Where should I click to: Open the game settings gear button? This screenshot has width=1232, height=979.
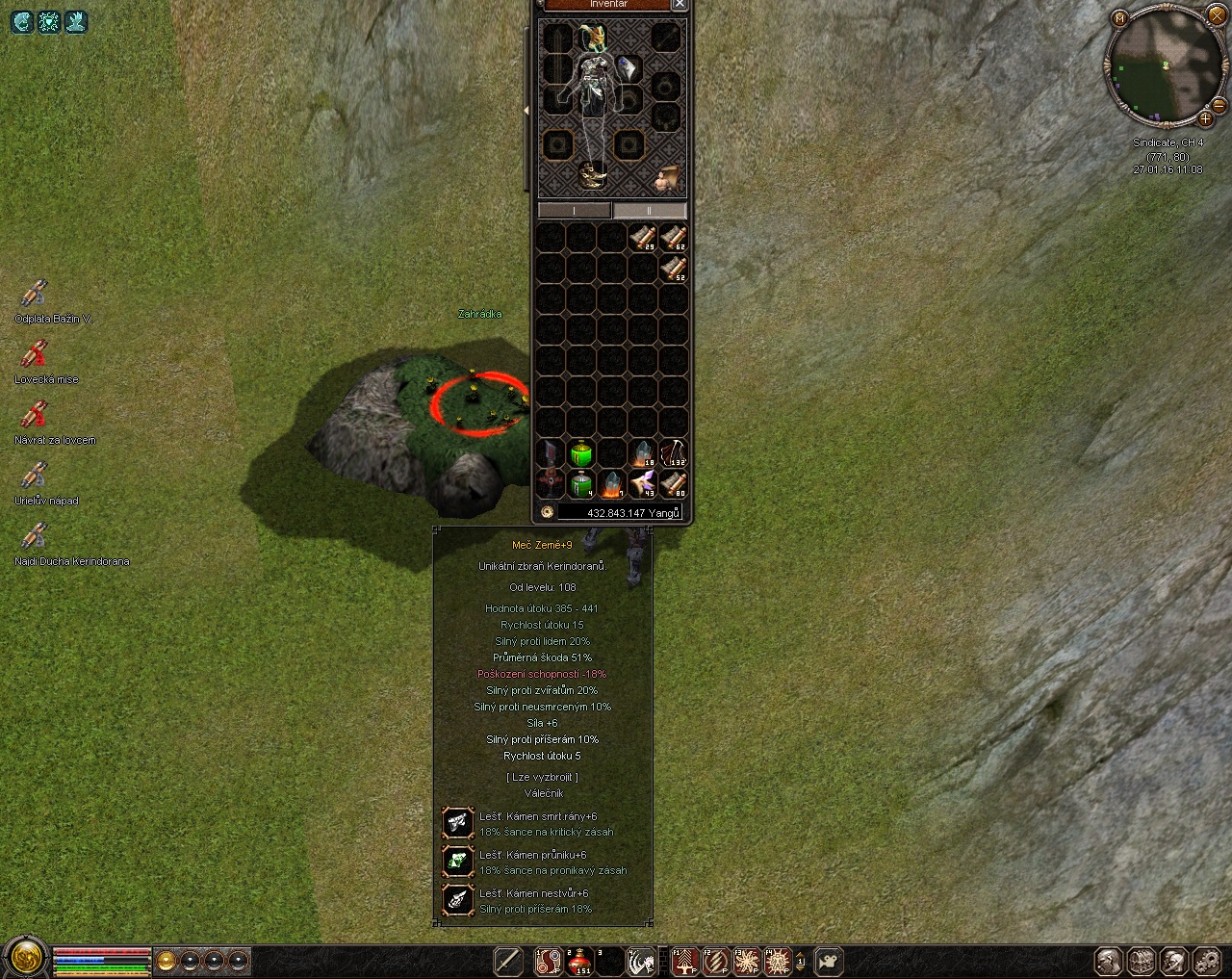tap(1206, 961)
